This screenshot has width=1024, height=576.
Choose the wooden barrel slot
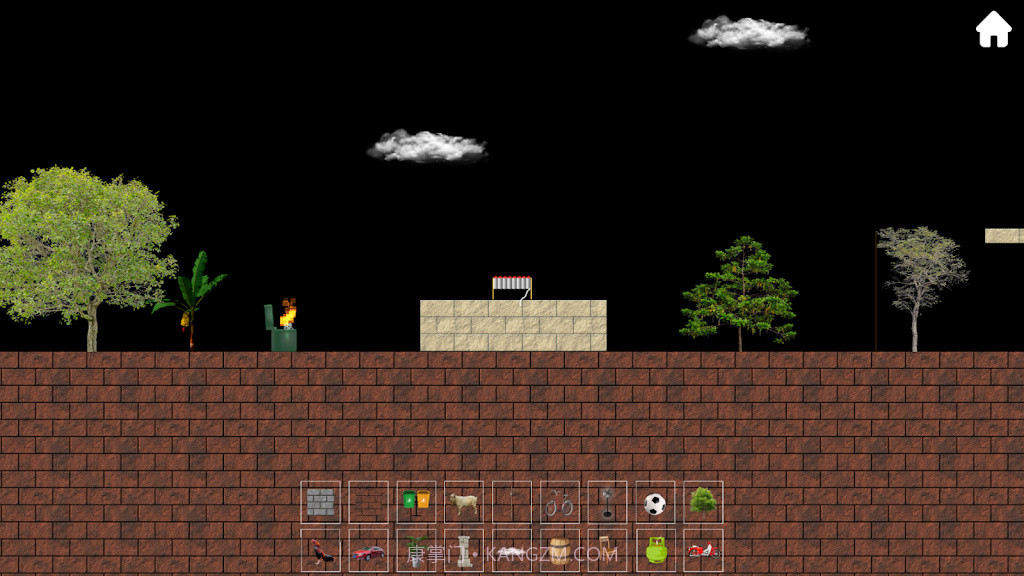click(x=560, y=551)
